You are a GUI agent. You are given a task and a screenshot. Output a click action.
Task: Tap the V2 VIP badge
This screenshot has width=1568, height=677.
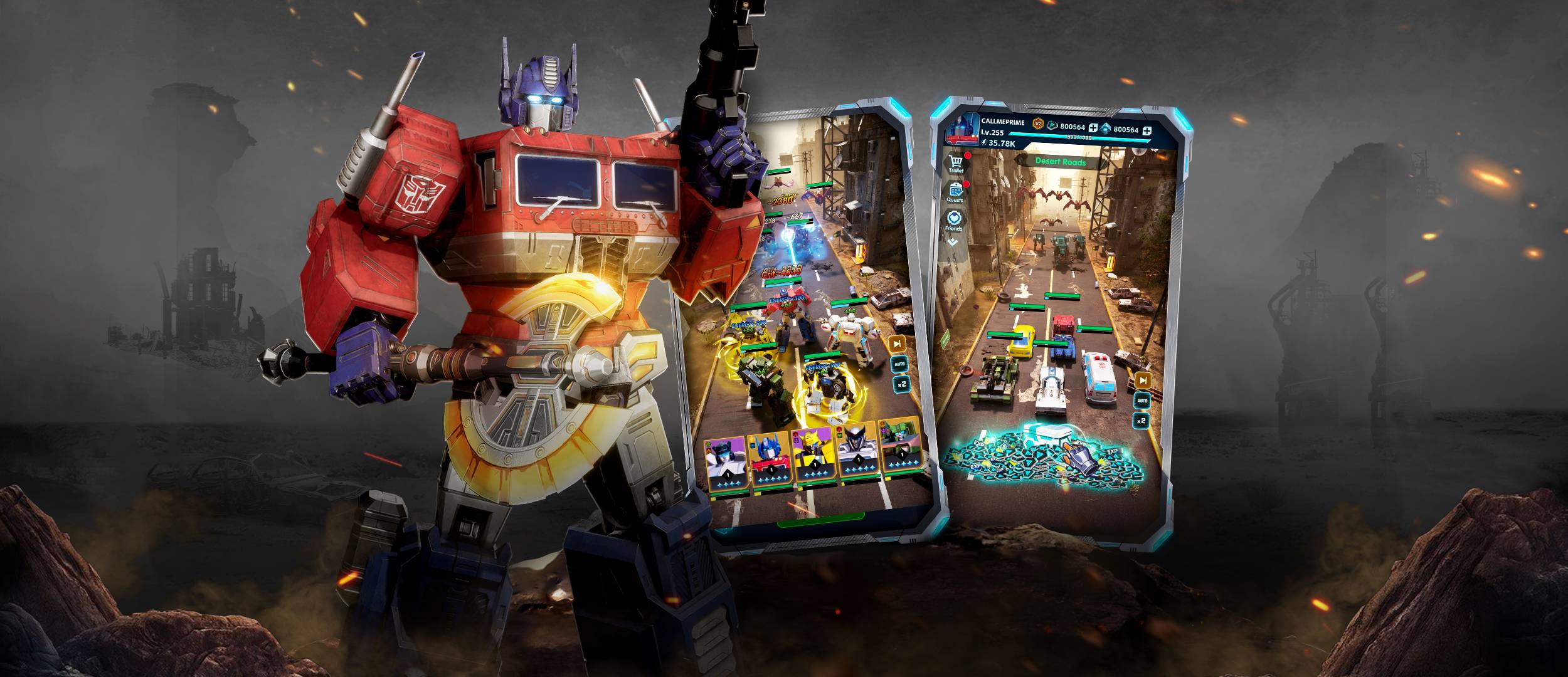click(1038, 123)
